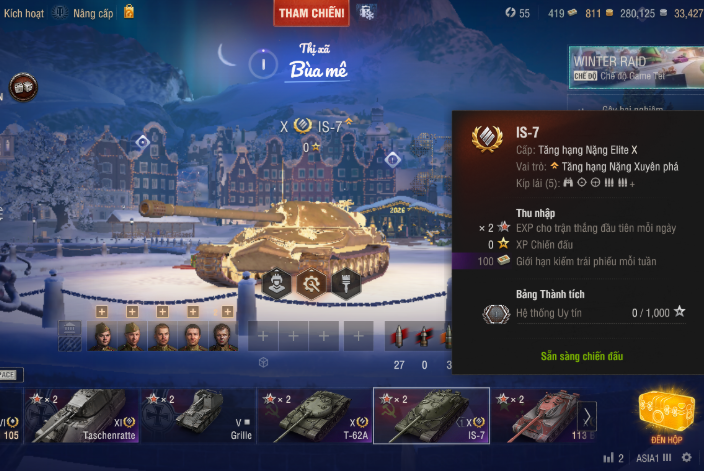Open game settings gear icon

[x=686, y=458]
